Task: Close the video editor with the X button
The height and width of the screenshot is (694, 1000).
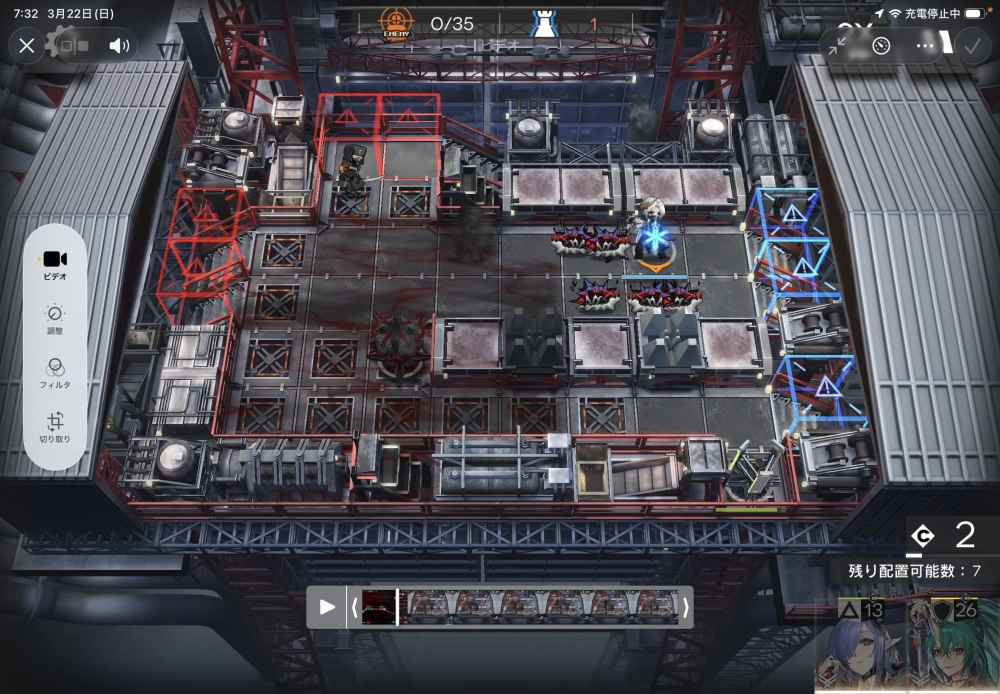Action: 27,45
